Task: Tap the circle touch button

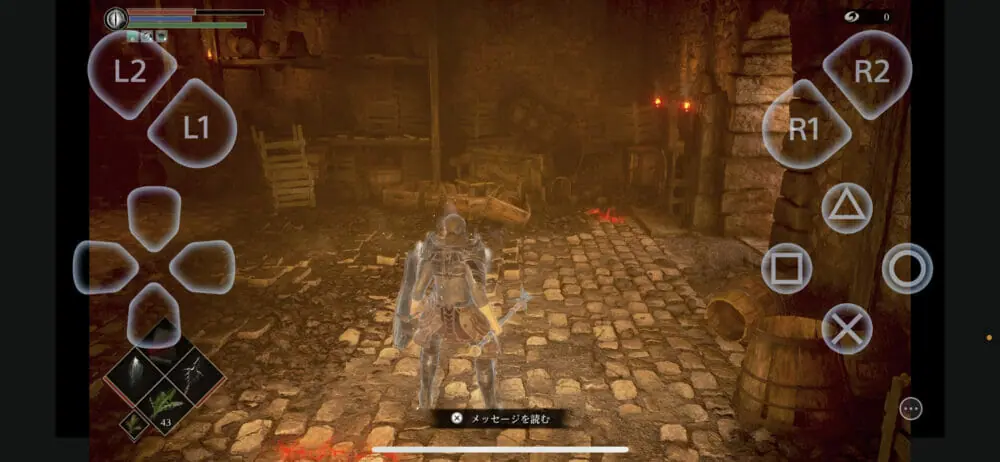Action: point(907,268)
